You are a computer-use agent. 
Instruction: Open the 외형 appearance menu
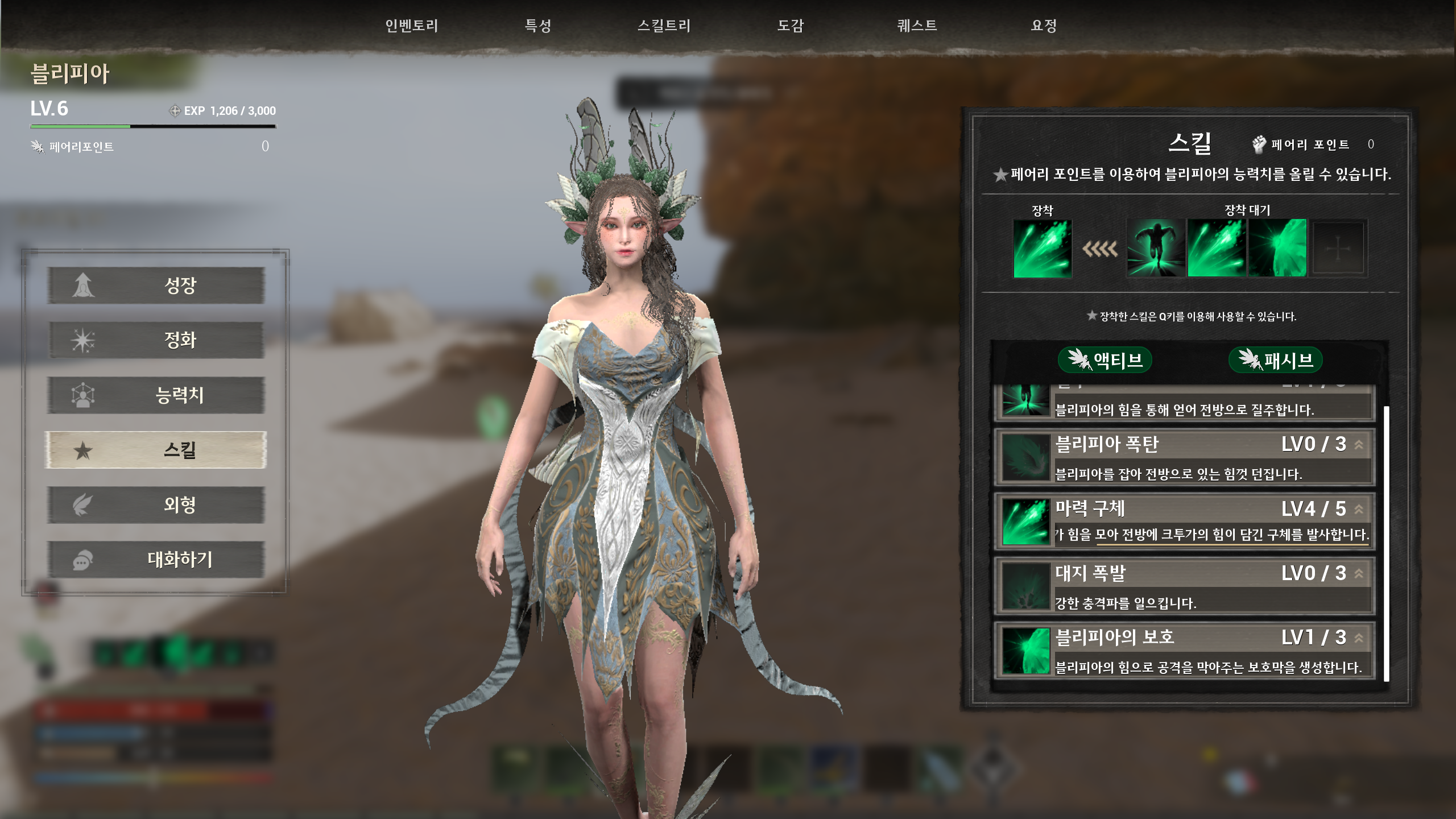156,504
